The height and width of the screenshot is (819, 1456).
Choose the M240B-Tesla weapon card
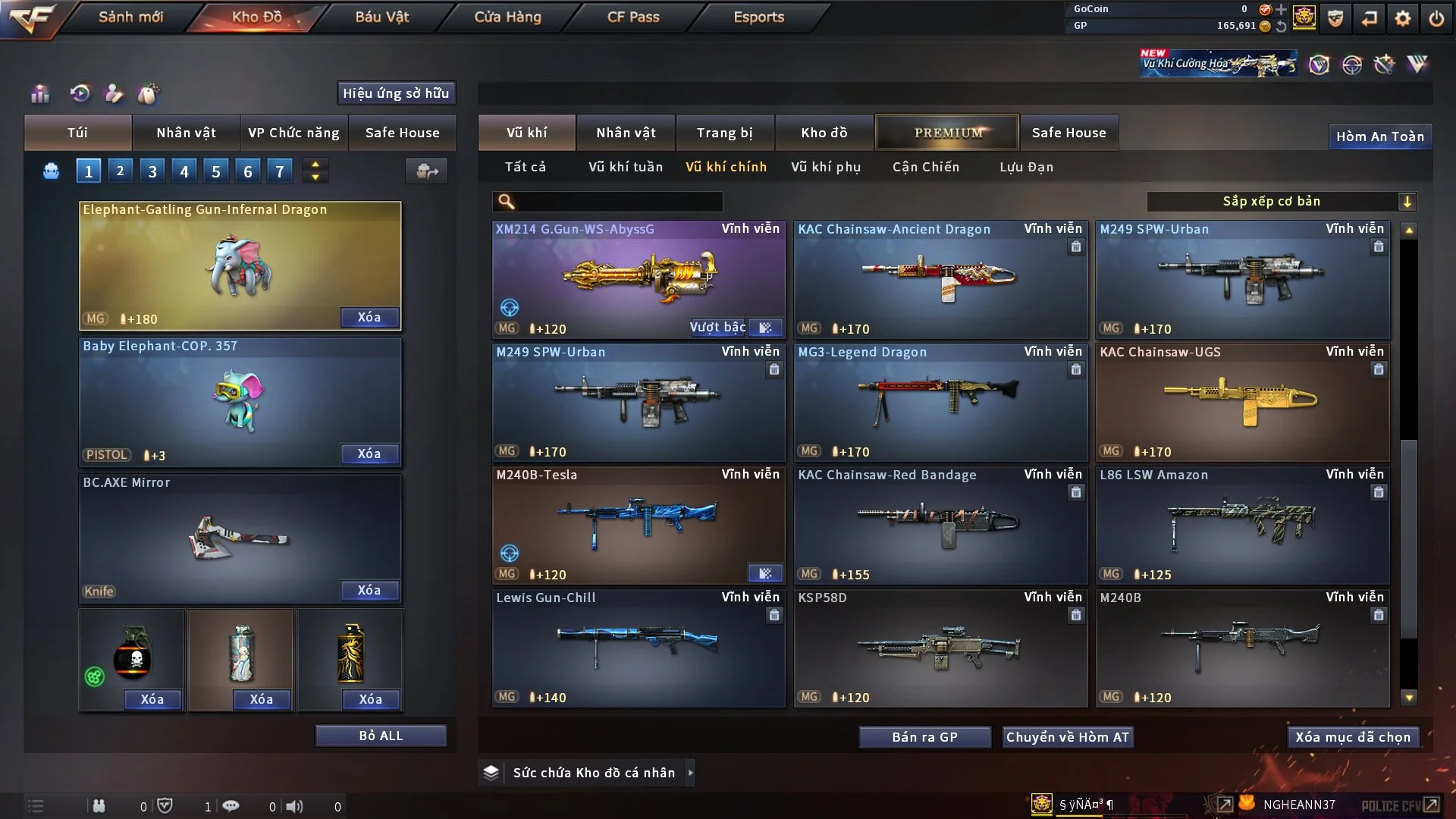pyautogui.click(x=639, y=525)
